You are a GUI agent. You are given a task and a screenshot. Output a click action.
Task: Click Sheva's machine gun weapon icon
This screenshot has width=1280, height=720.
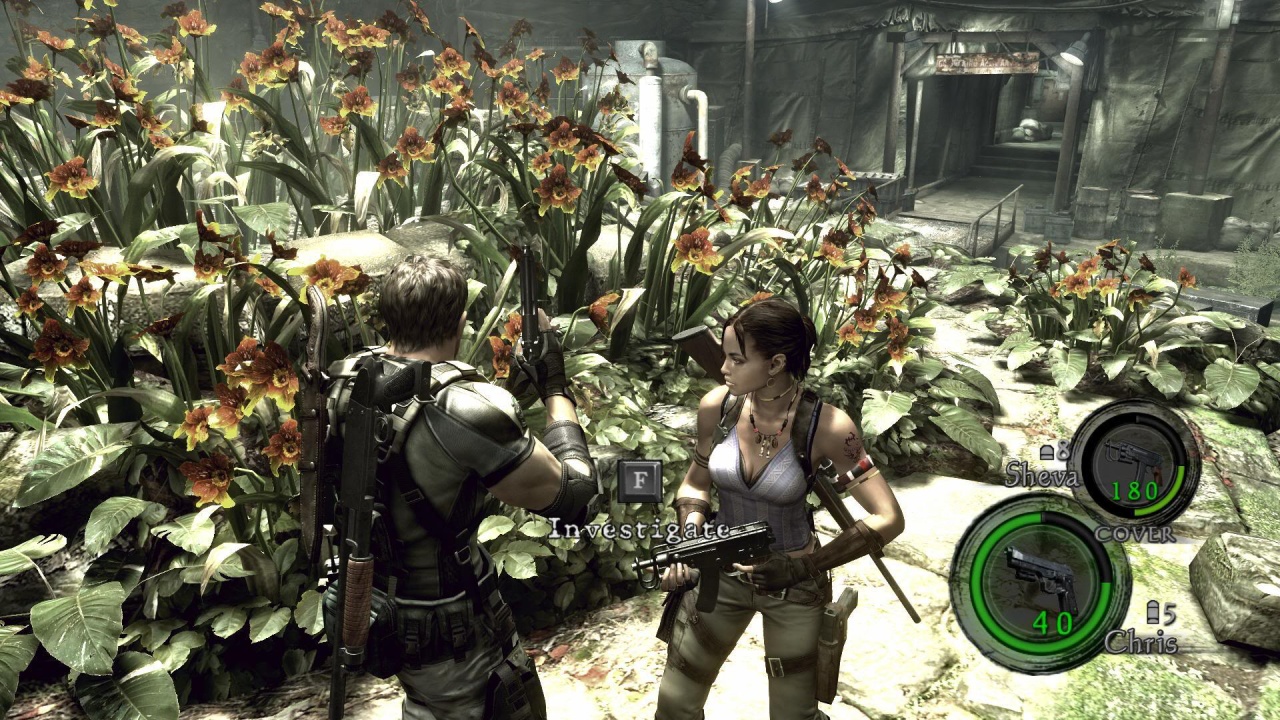(x=1135, y=458)
